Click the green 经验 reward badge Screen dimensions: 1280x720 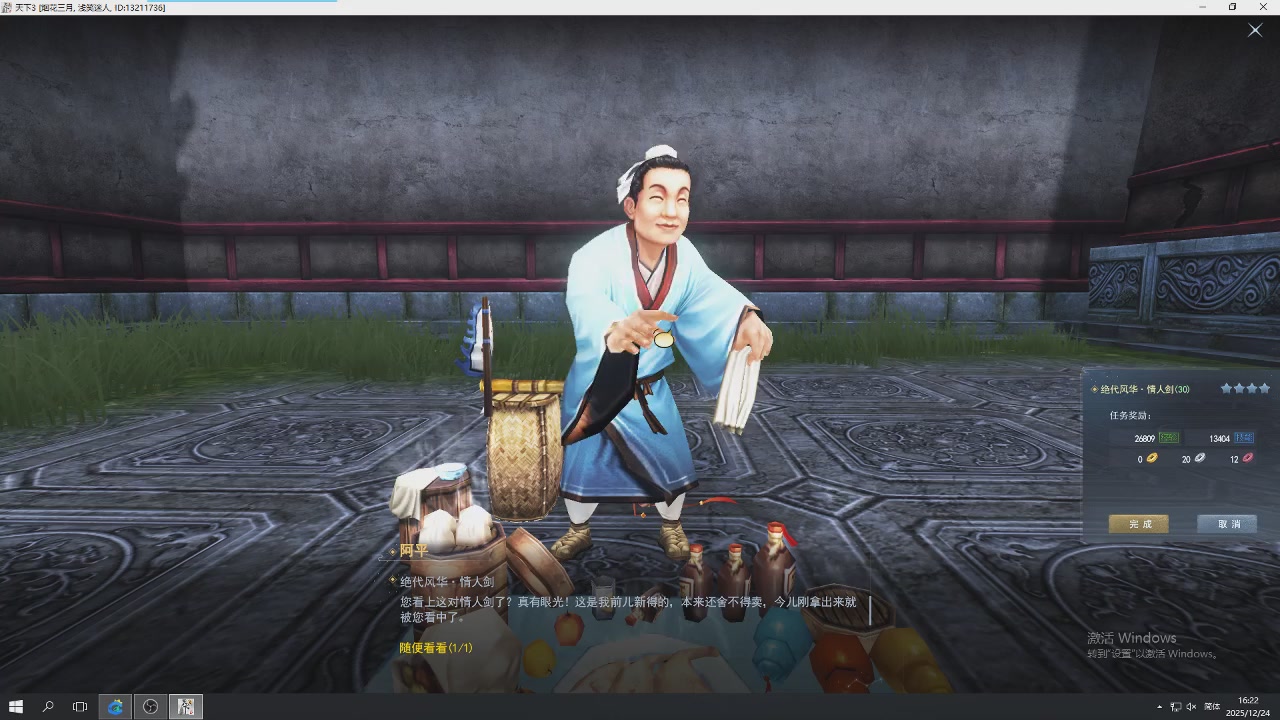pos(1170,437)
